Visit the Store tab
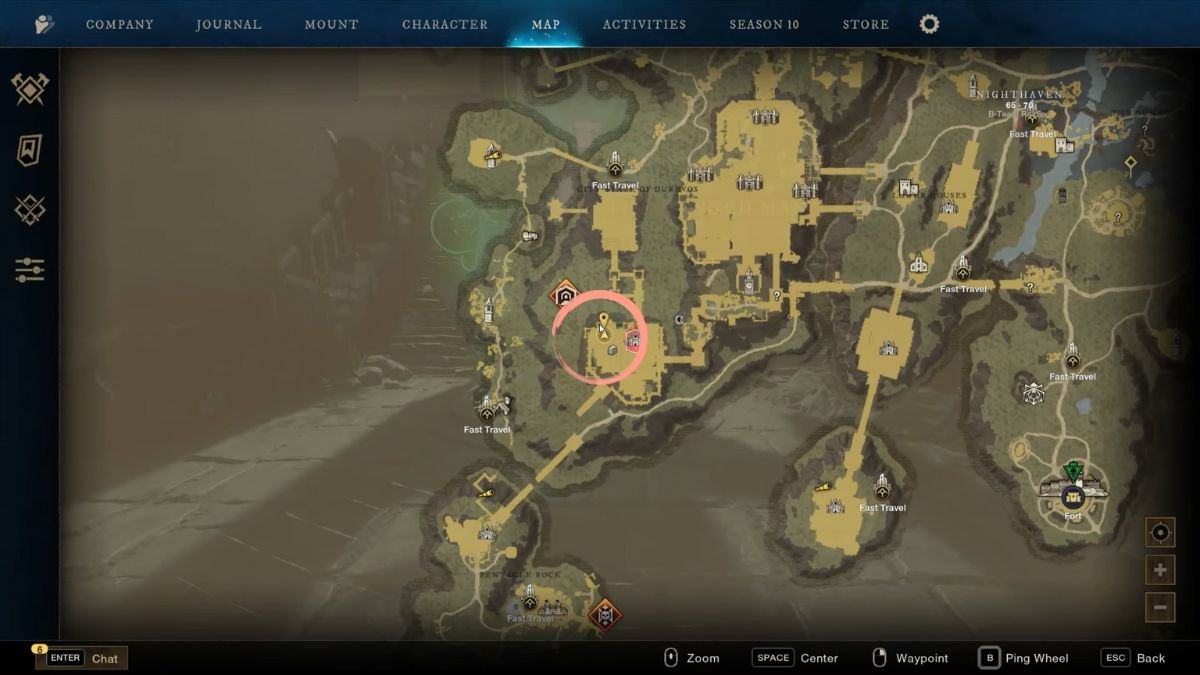 (x=866, y=24)
